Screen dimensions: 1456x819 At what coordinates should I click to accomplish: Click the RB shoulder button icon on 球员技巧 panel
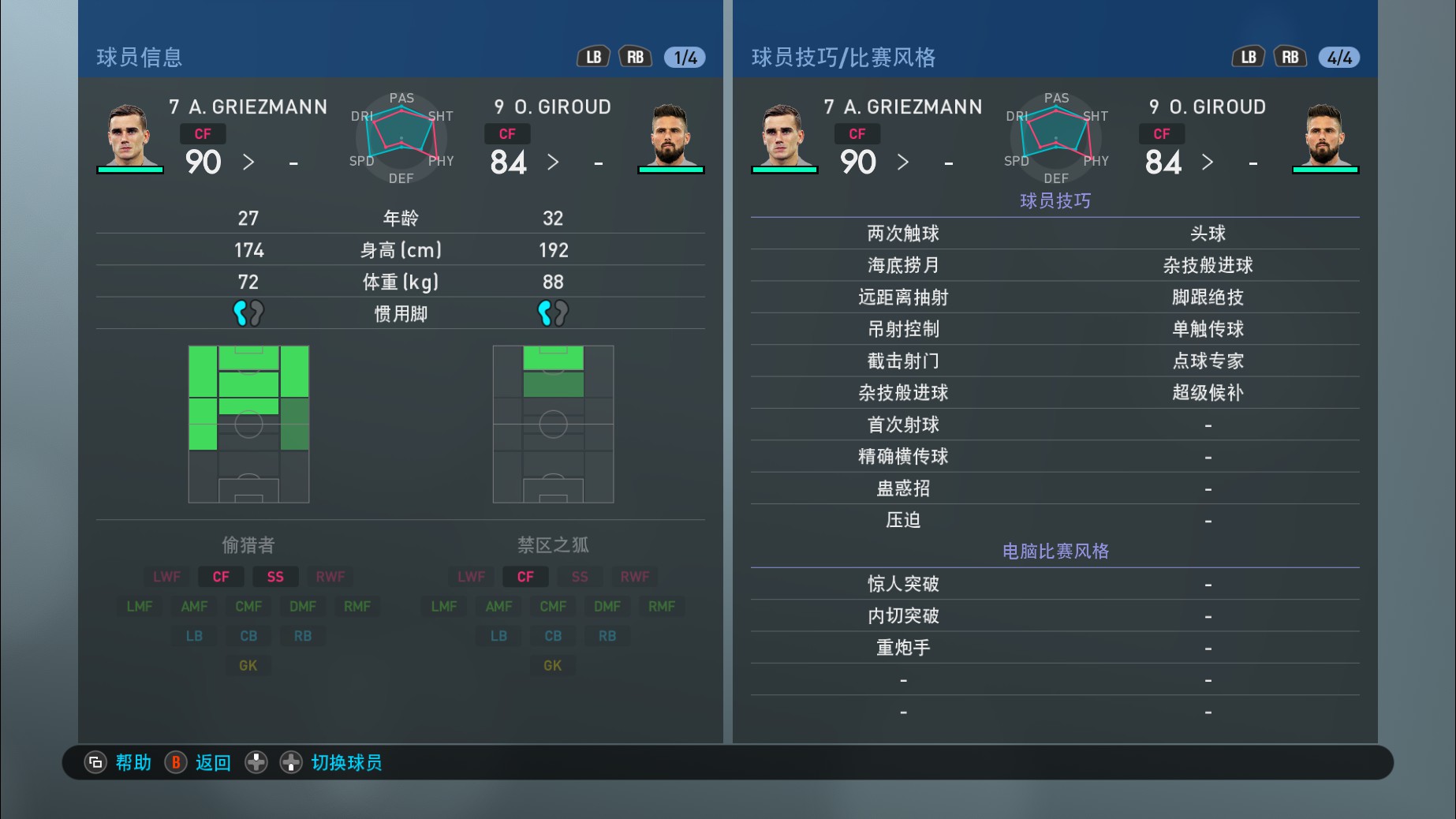coord(1289,56)
